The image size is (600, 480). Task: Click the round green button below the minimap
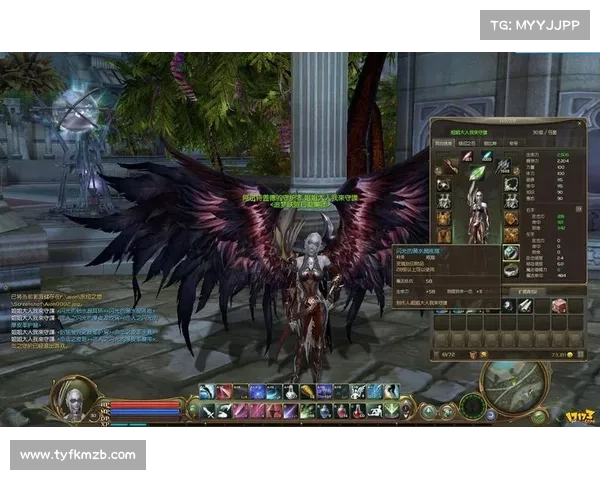pyautogui.click(x=539, y=415)
